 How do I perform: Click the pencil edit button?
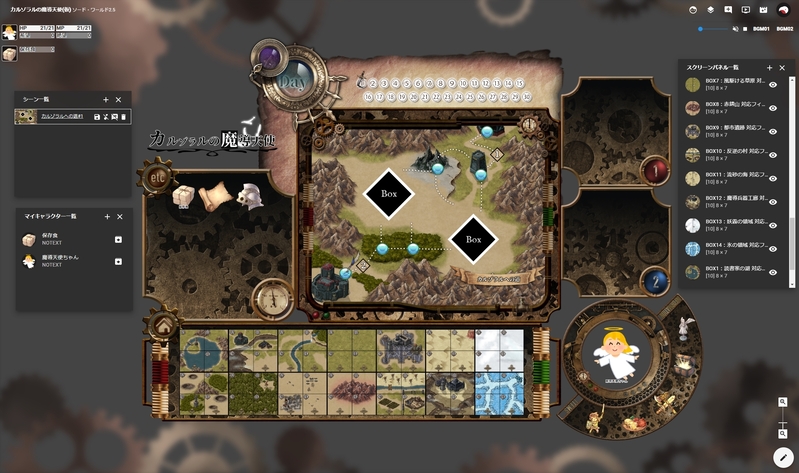click(782, 456)
